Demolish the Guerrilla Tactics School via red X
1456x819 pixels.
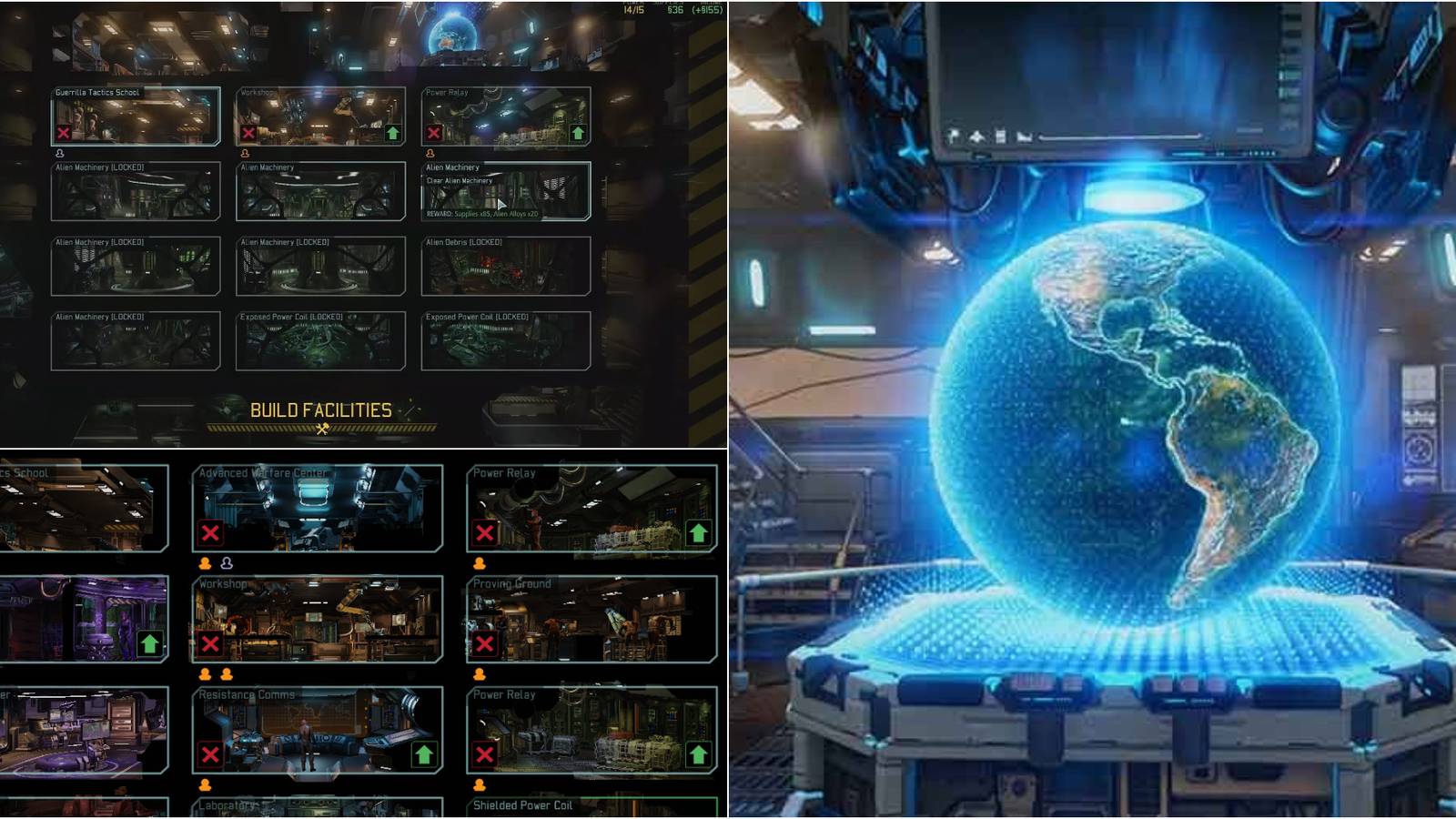64,133
